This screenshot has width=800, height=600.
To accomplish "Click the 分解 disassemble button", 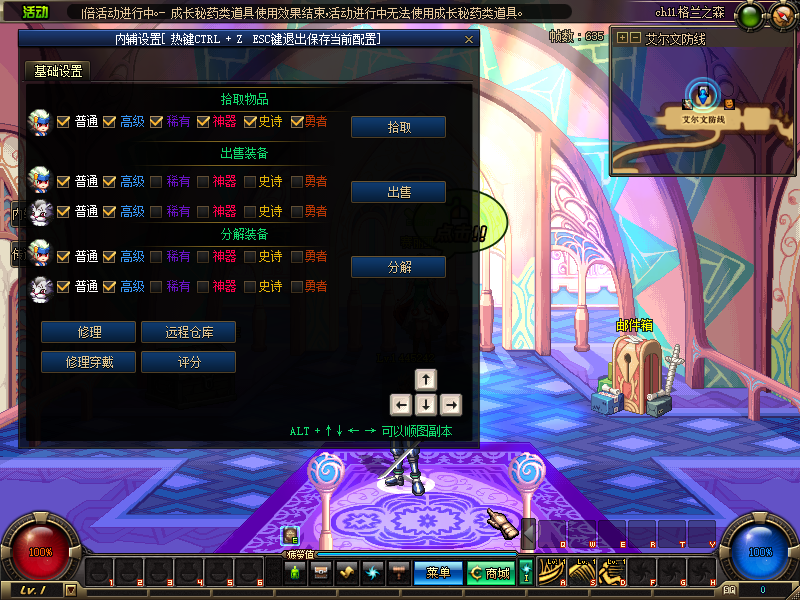I will point(398,267).
